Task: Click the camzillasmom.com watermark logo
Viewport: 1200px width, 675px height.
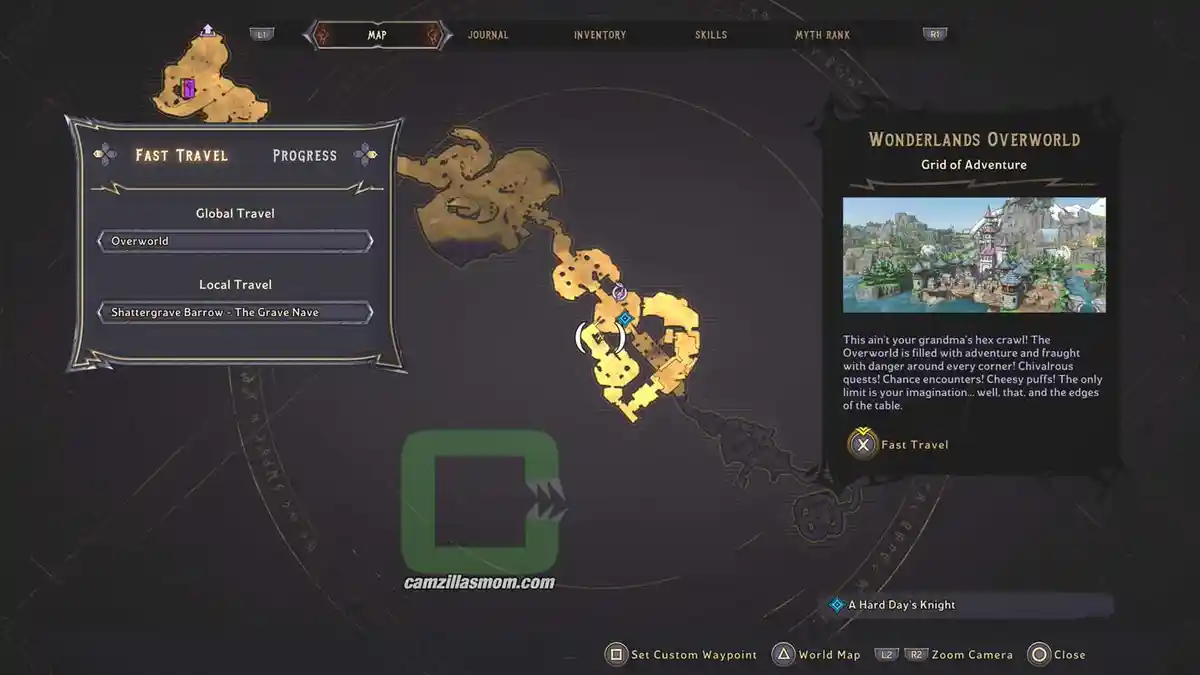Action: tap(480, 510)
